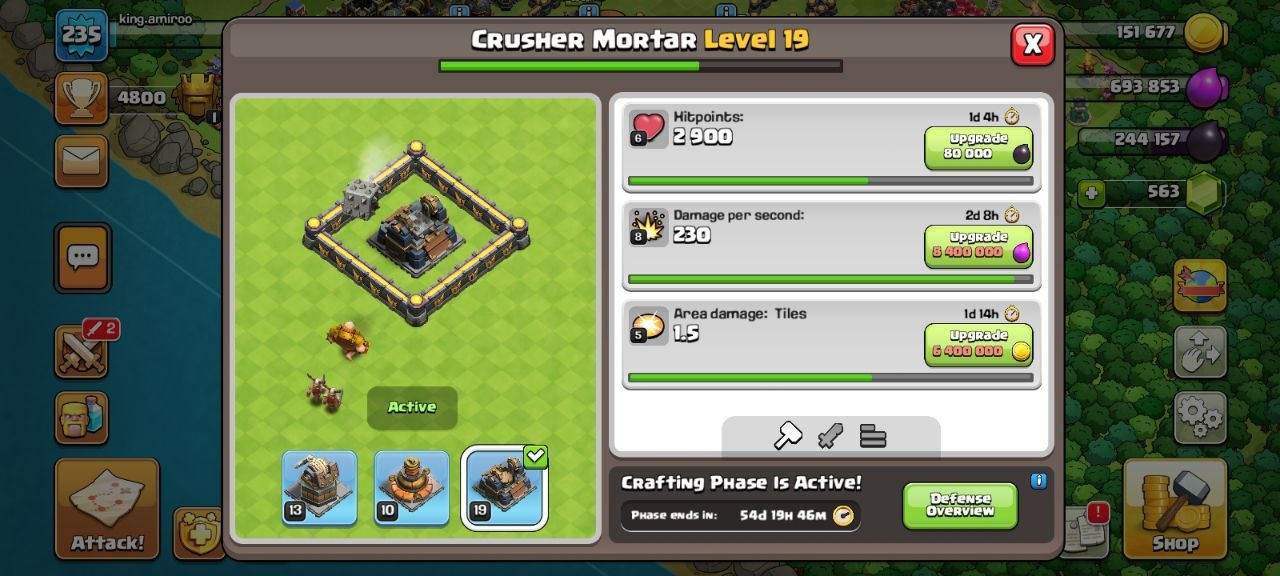
Task: Show crafting phase info via blue i icon
Action: (x=1038, y=481)
